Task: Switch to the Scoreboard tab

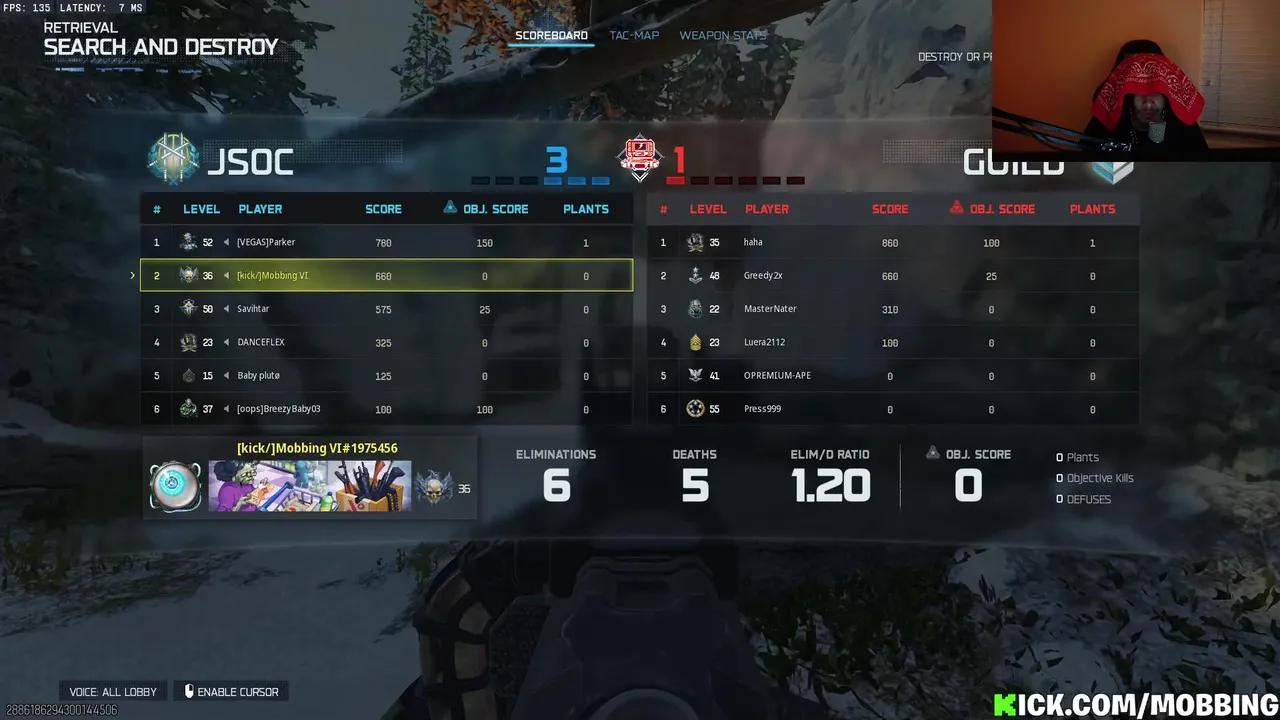Action: (551, 36)
